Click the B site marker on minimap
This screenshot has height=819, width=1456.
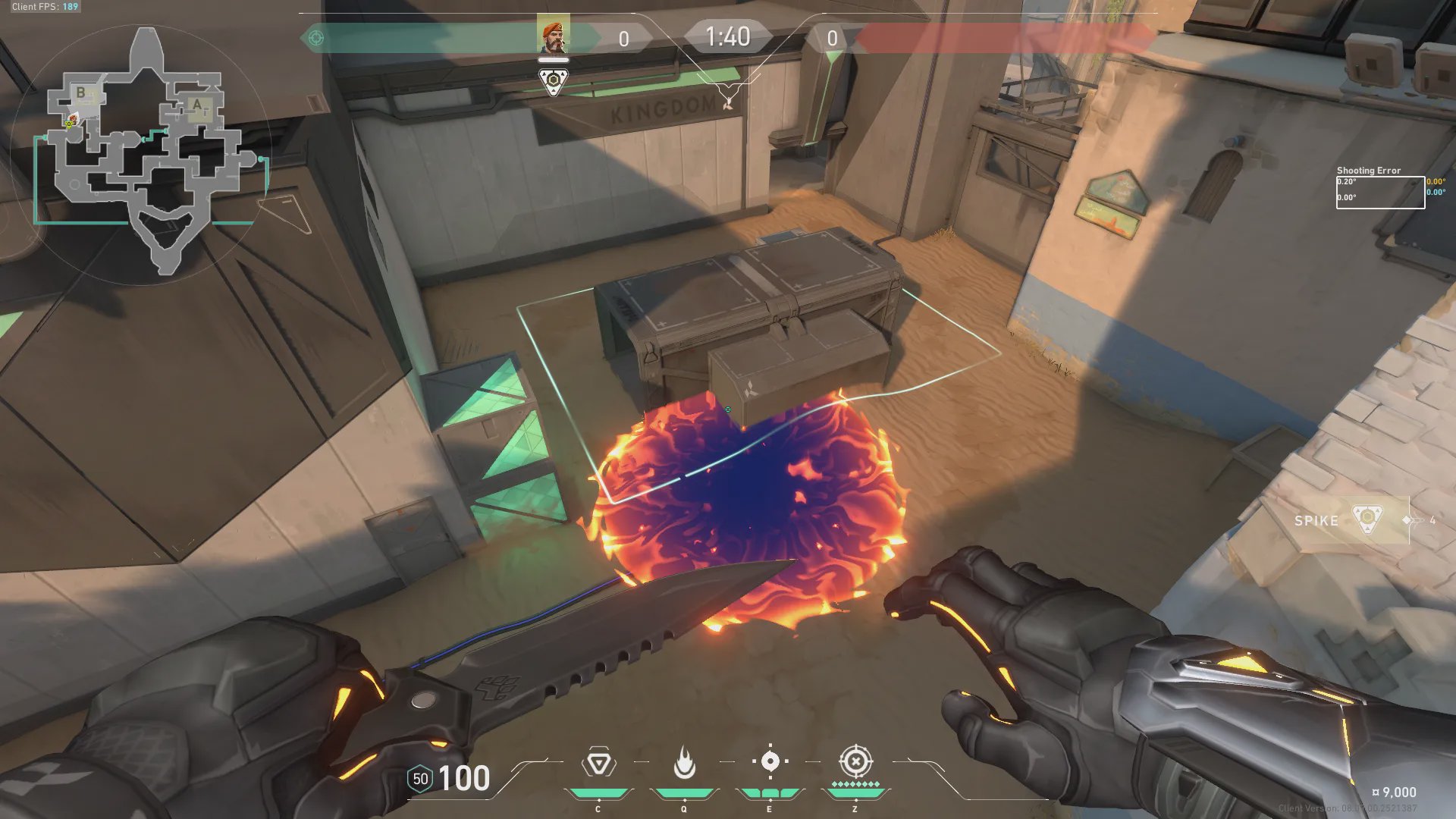click(x=81, y=93)
